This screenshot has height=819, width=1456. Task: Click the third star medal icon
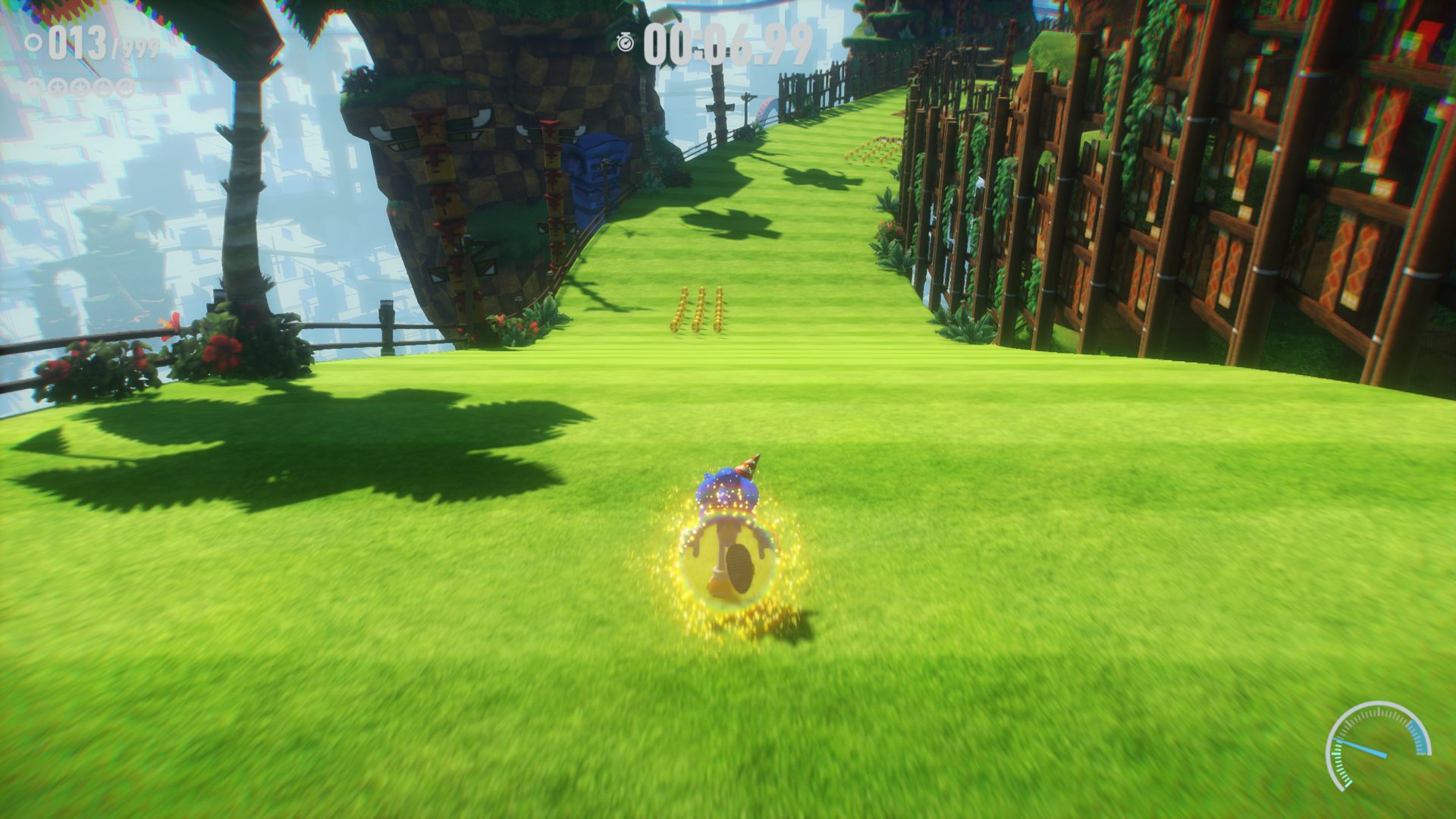(x=80, y=86)
